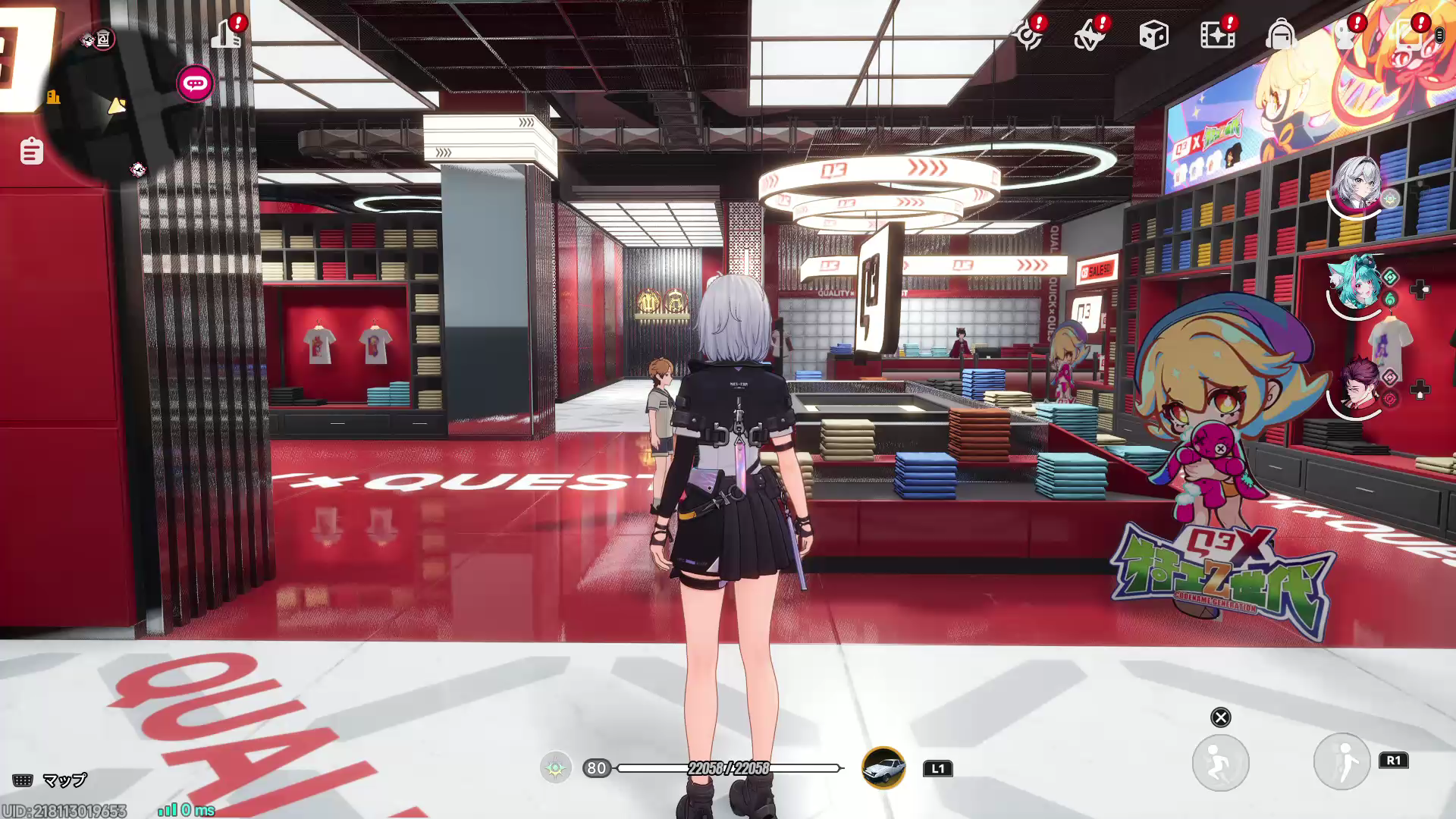This screenshot has height=819, width=1456.
Task: Close the X above the dash button
Action: coord(1220,717)
